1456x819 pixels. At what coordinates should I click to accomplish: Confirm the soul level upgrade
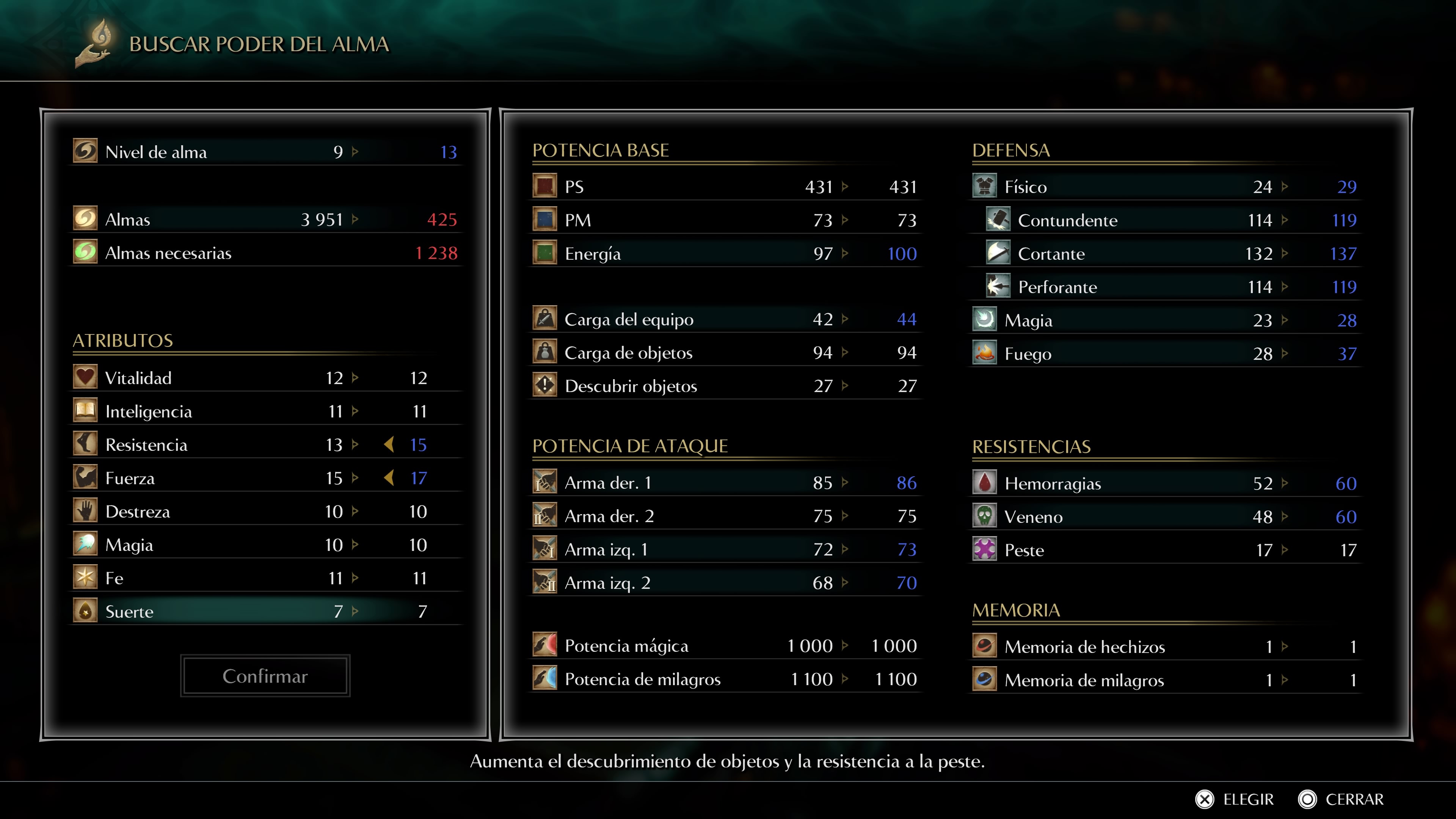click(265, 676)
